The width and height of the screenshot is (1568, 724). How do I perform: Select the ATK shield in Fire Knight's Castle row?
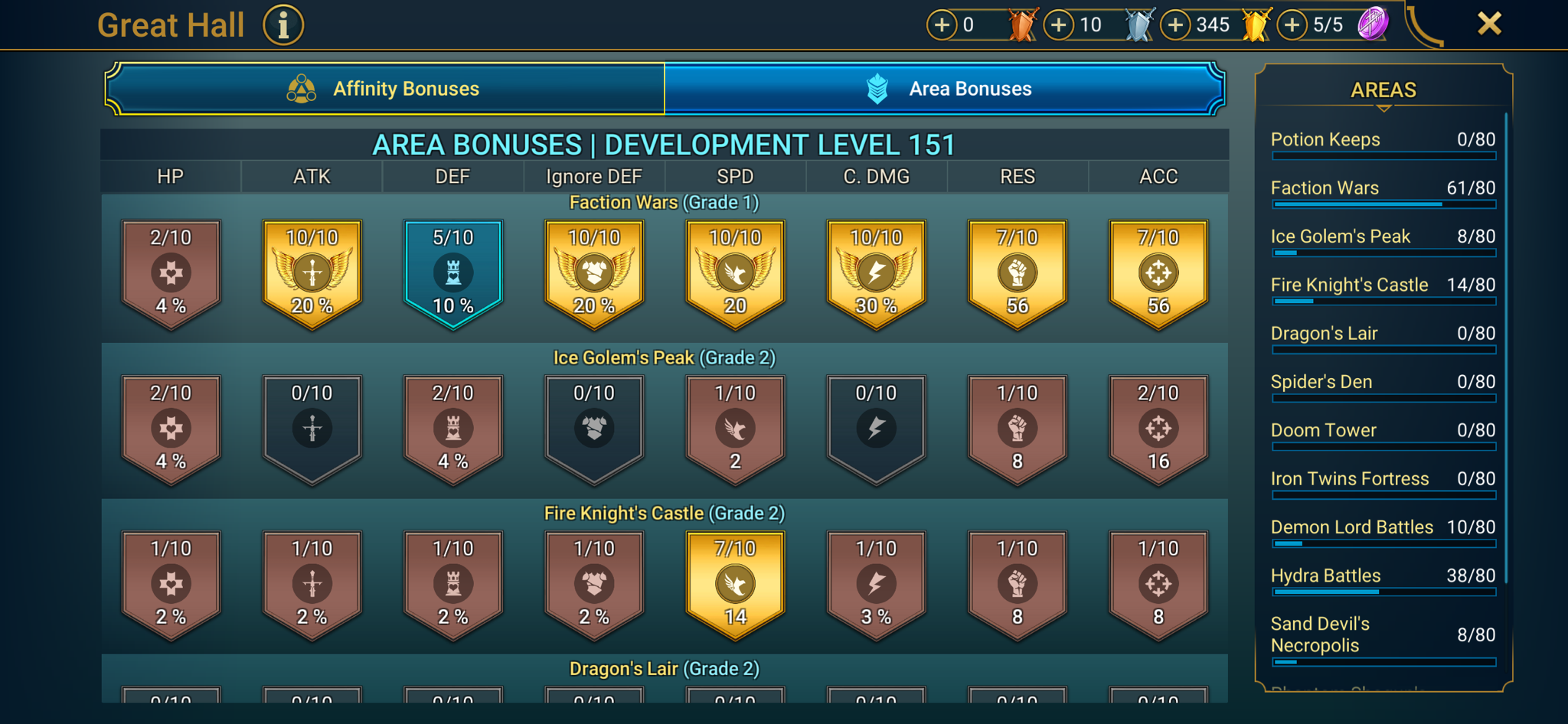(x=311, y=584)
